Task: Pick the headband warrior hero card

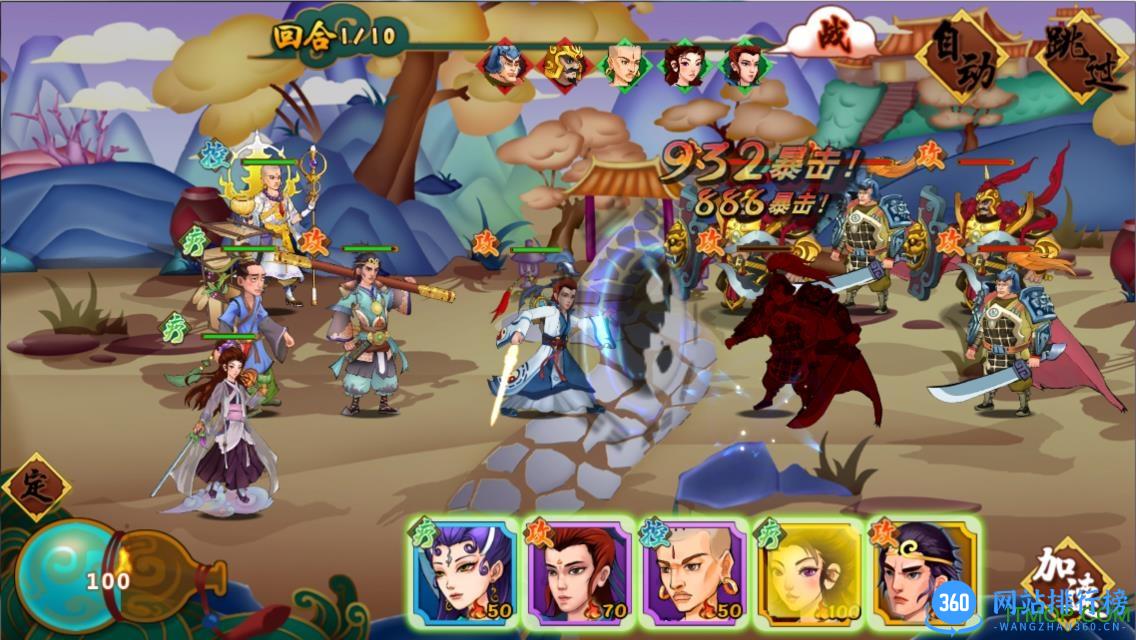Action: click(x=922, y=572)
